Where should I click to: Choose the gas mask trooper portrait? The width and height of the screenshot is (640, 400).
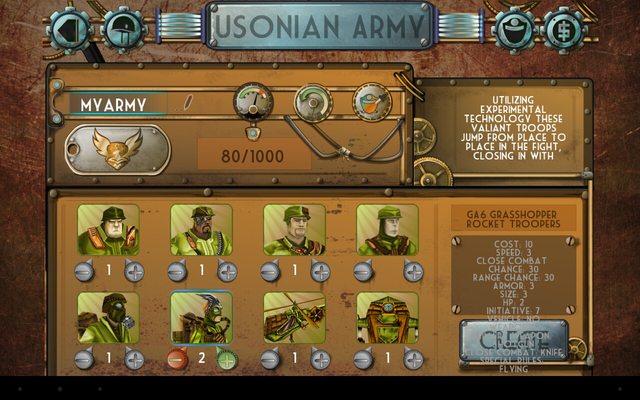108,318
